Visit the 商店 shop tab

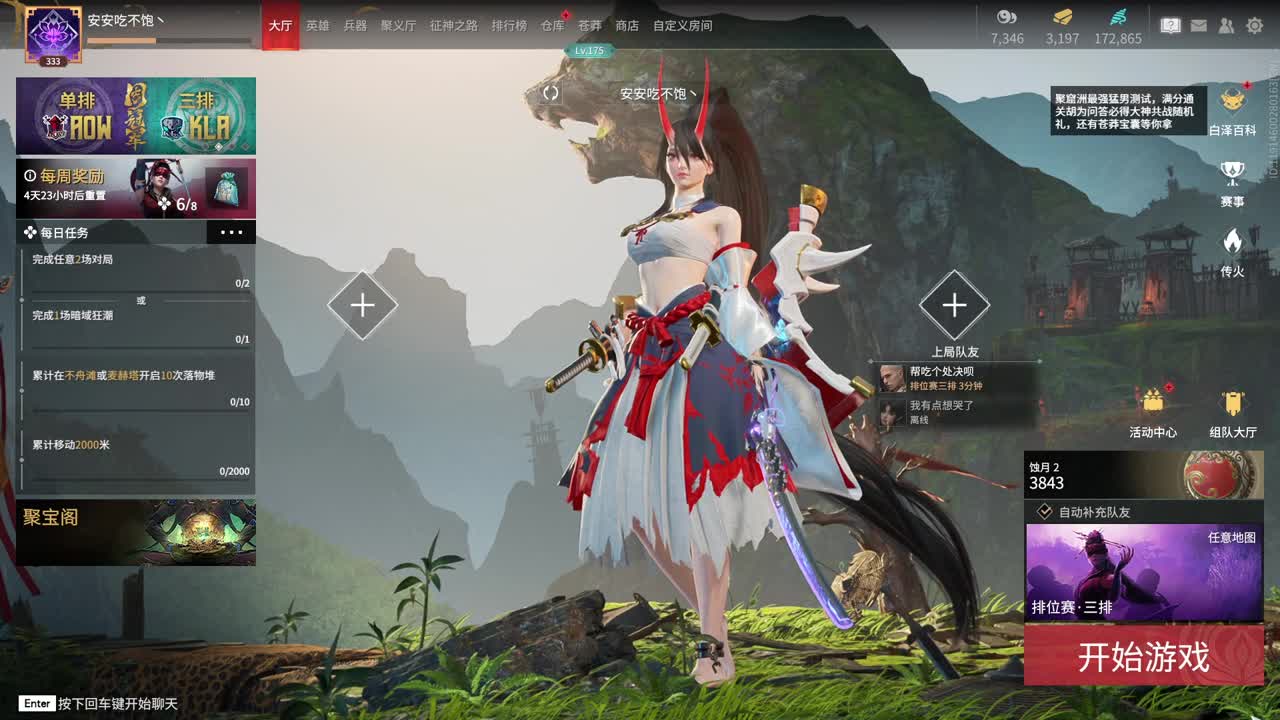tap(627, 26)
